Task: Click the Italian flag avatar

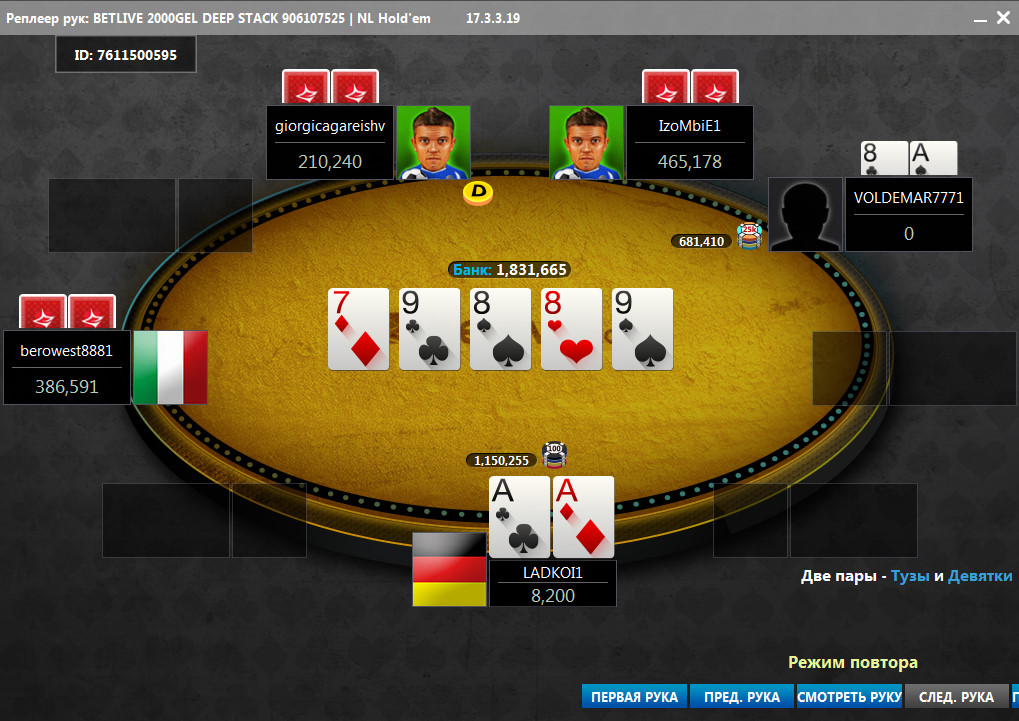Action: point(170,367)
